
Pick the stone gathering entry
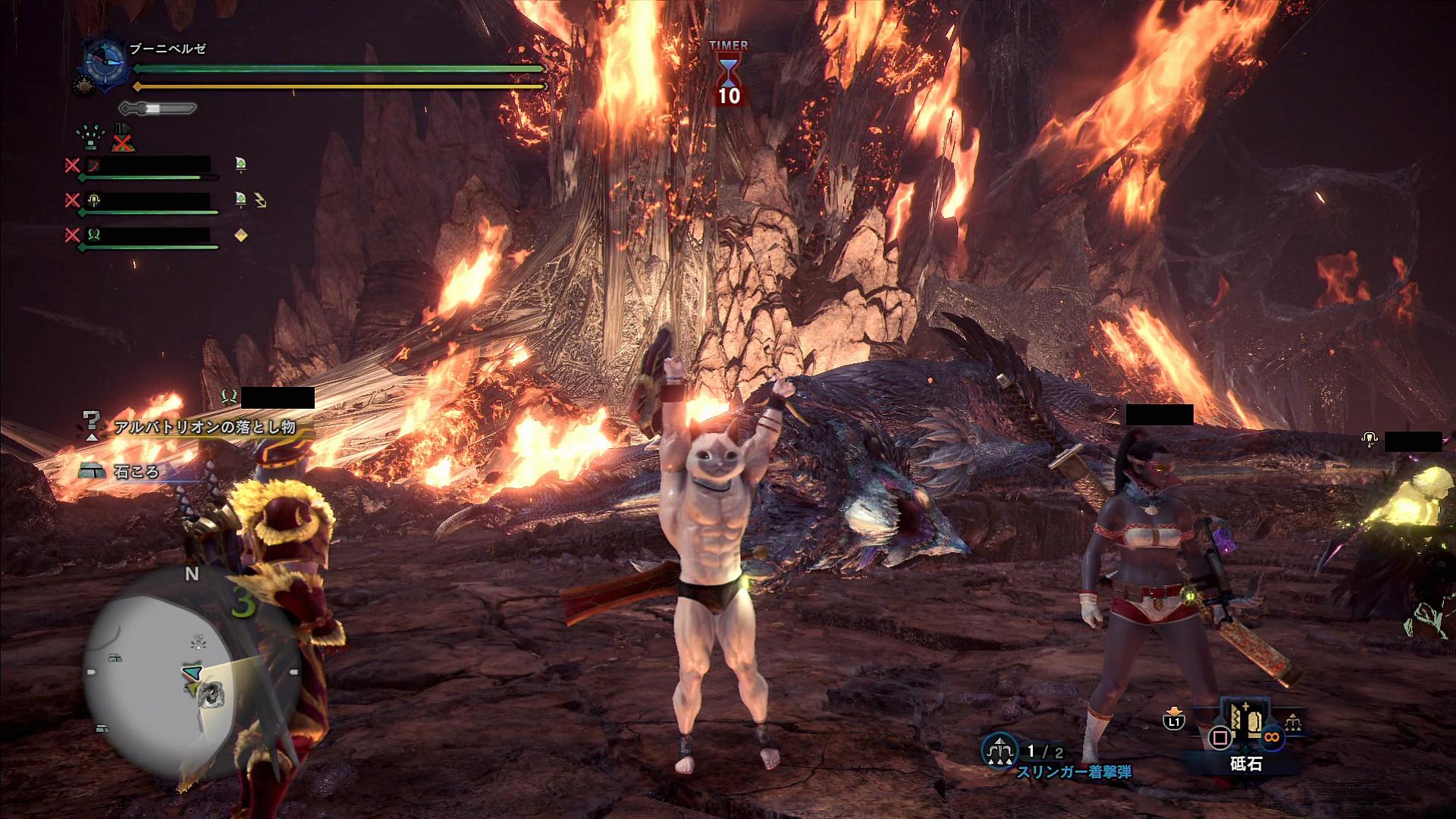[x=136, y=472]
